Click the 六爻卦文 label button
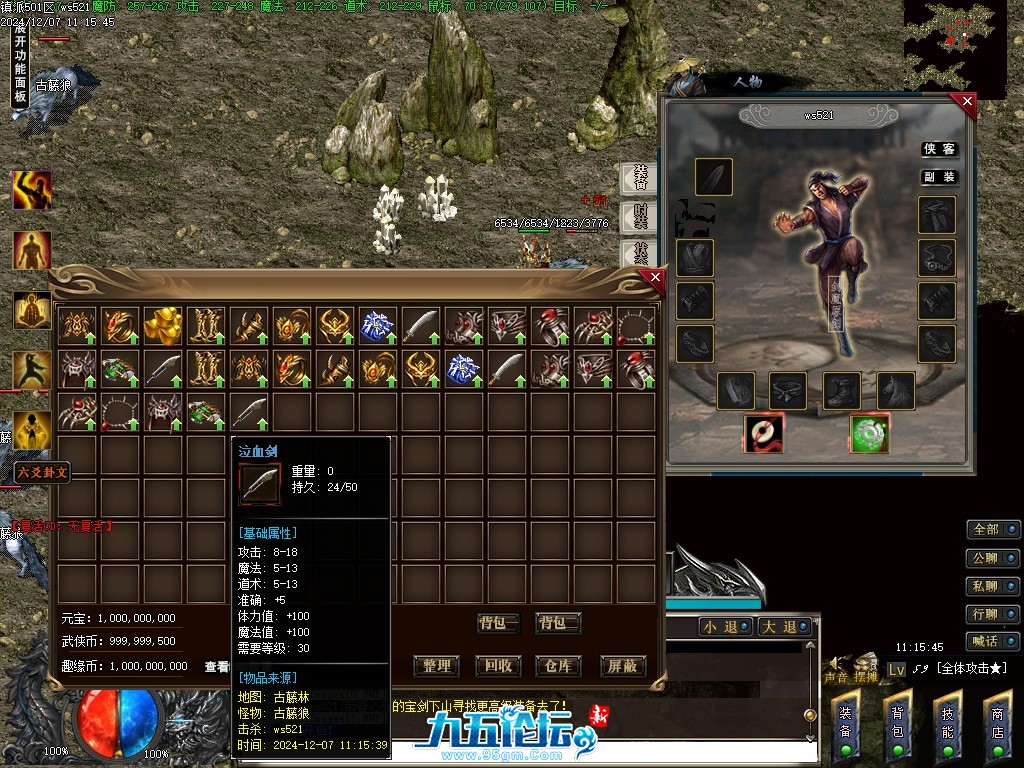 42,472
